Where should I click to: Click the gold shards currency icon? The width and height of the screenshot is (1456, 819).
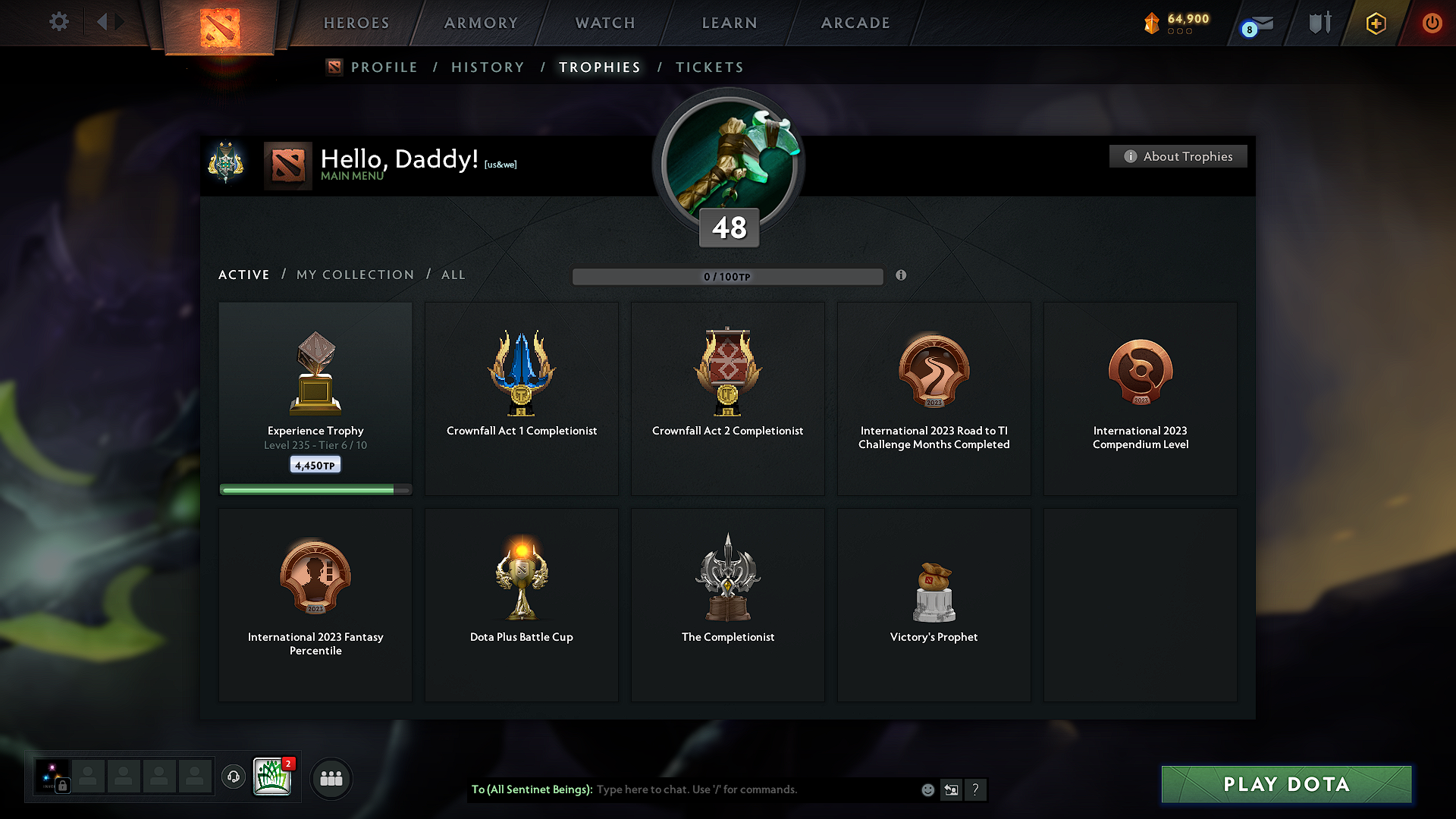click(1152, 23)
